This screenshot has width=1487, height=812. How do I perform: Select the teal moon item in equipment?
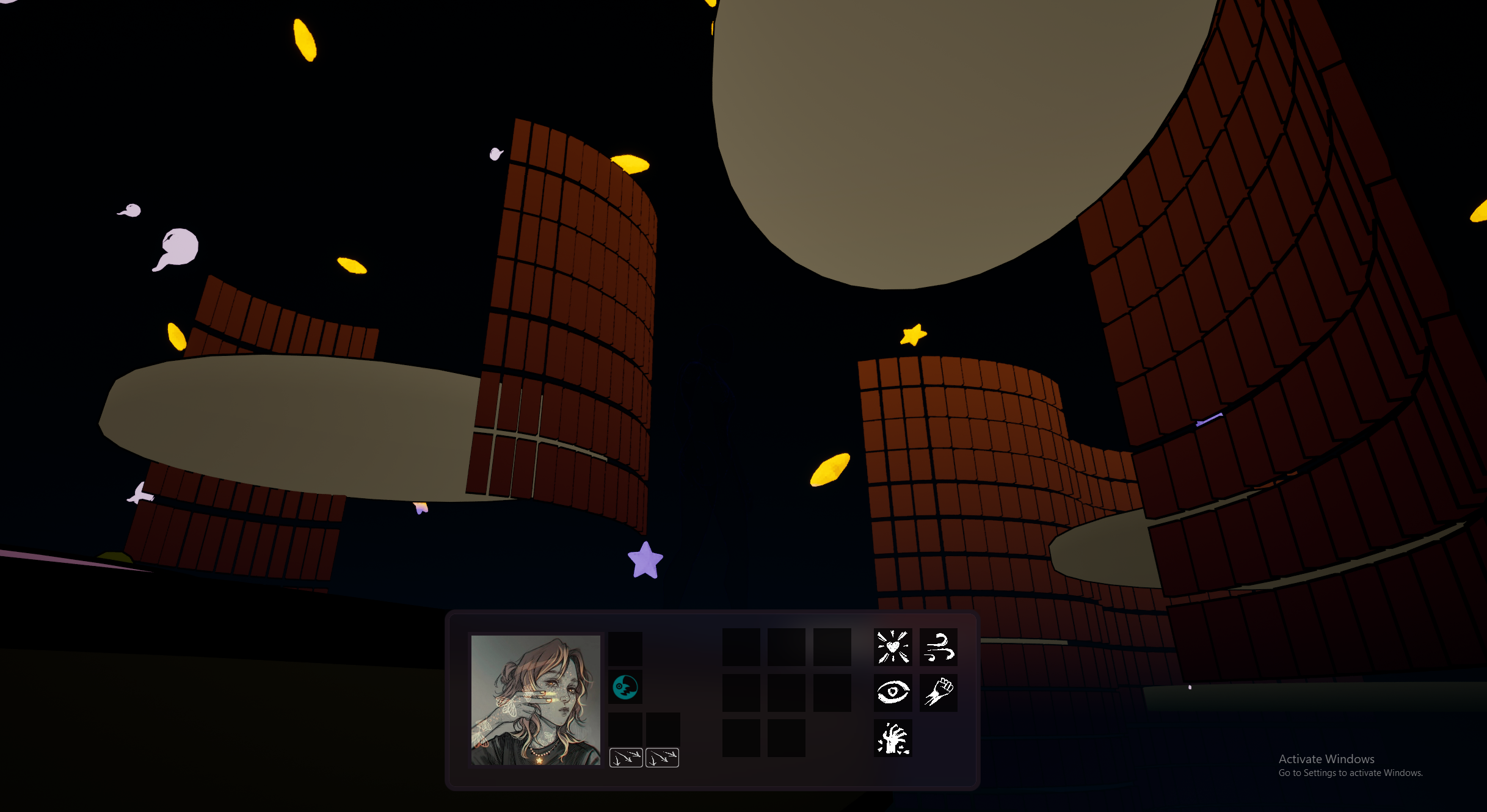[625, 686]
